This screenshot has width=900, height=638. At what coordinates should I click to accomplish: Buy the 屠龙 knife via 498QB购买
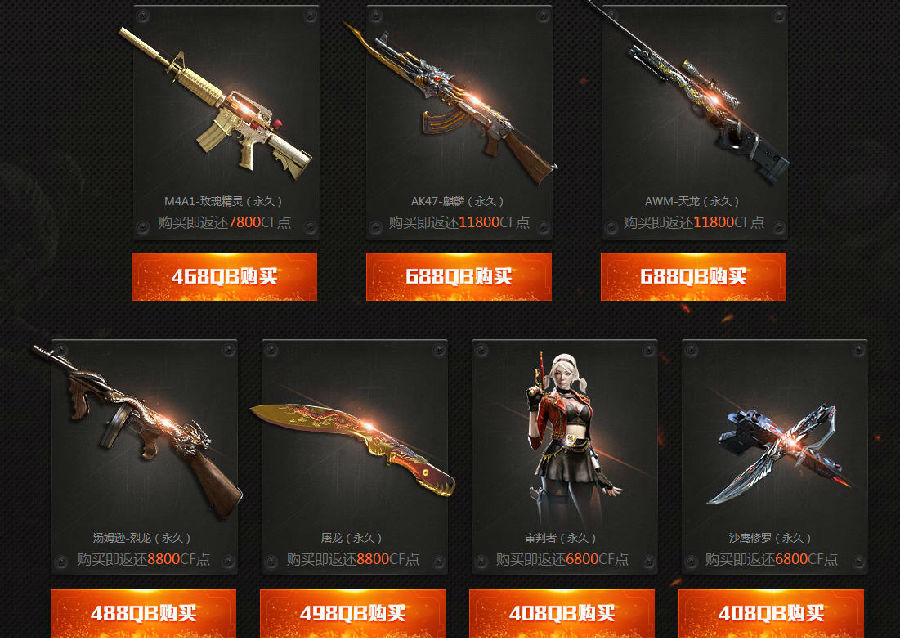(352, 612)
